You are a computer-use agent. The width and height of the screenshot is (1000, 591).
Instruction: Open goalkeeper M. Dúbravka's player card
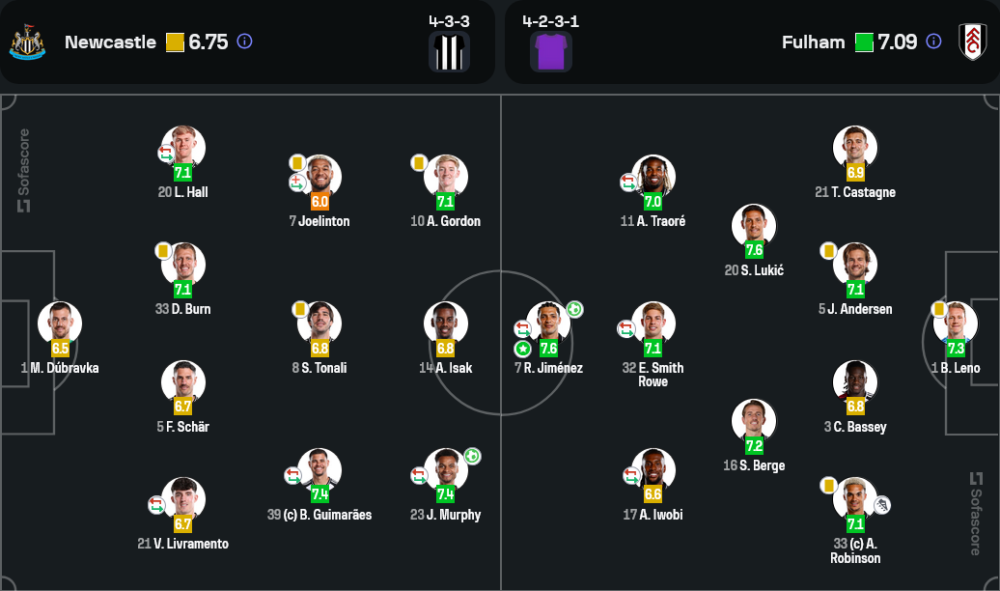click(60, 323)
